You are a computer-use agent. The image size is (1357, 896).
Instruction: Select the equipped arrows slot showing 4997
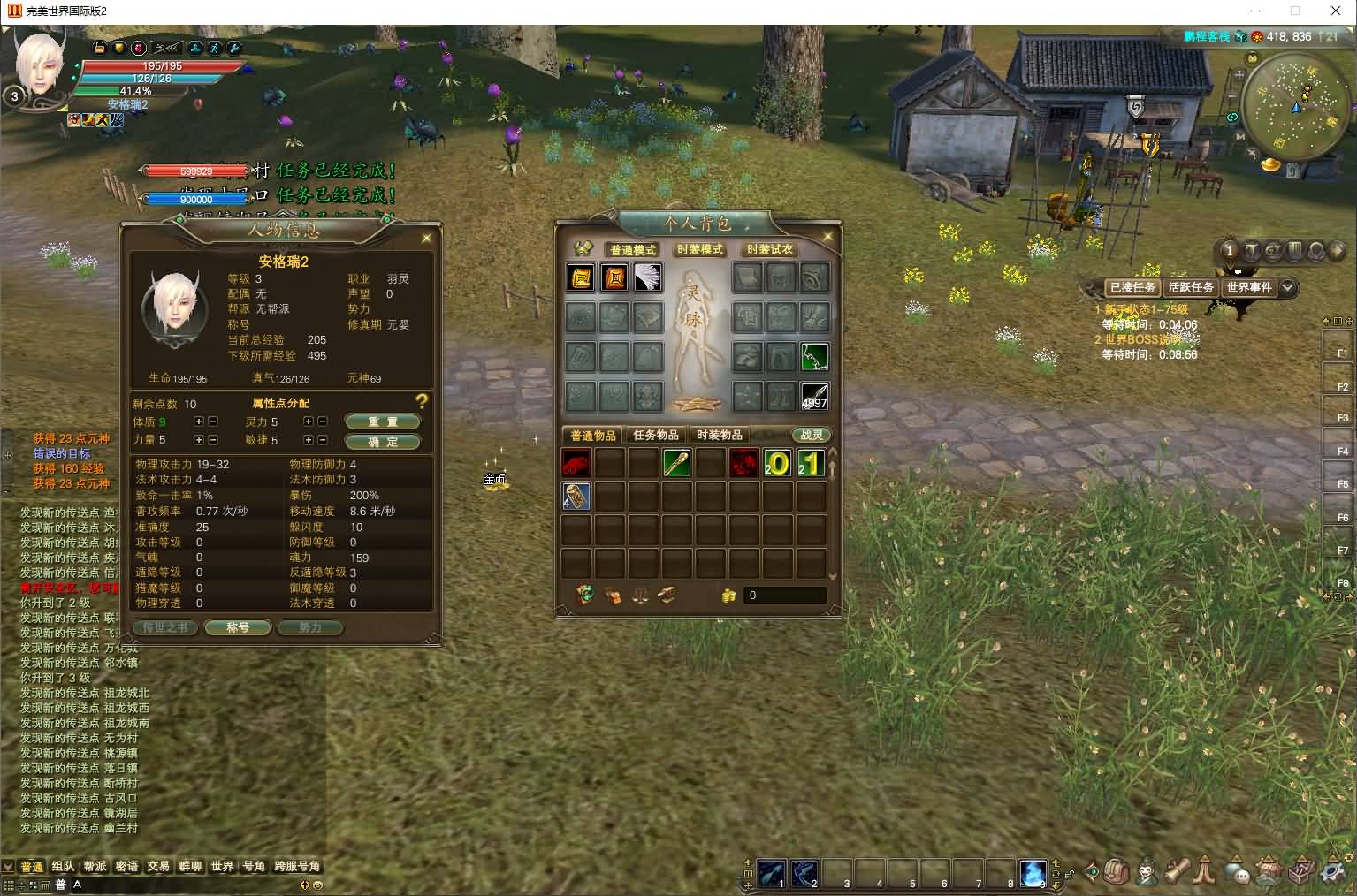point(813,397)
